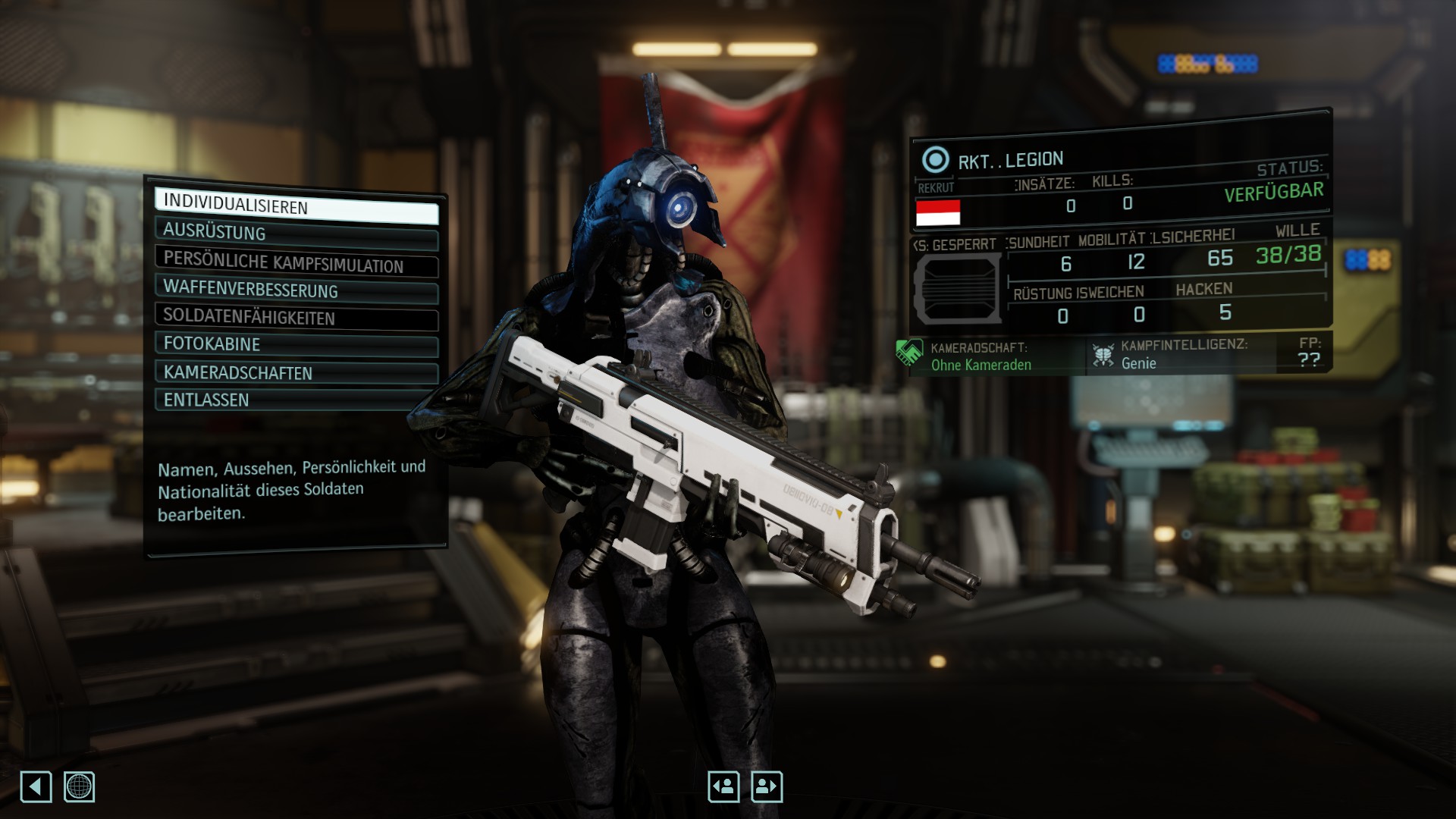Image resolution: width=1456 pixels, height=819 pixels.
Task: Switch to the next soldier
Action: tap(766, 786)
